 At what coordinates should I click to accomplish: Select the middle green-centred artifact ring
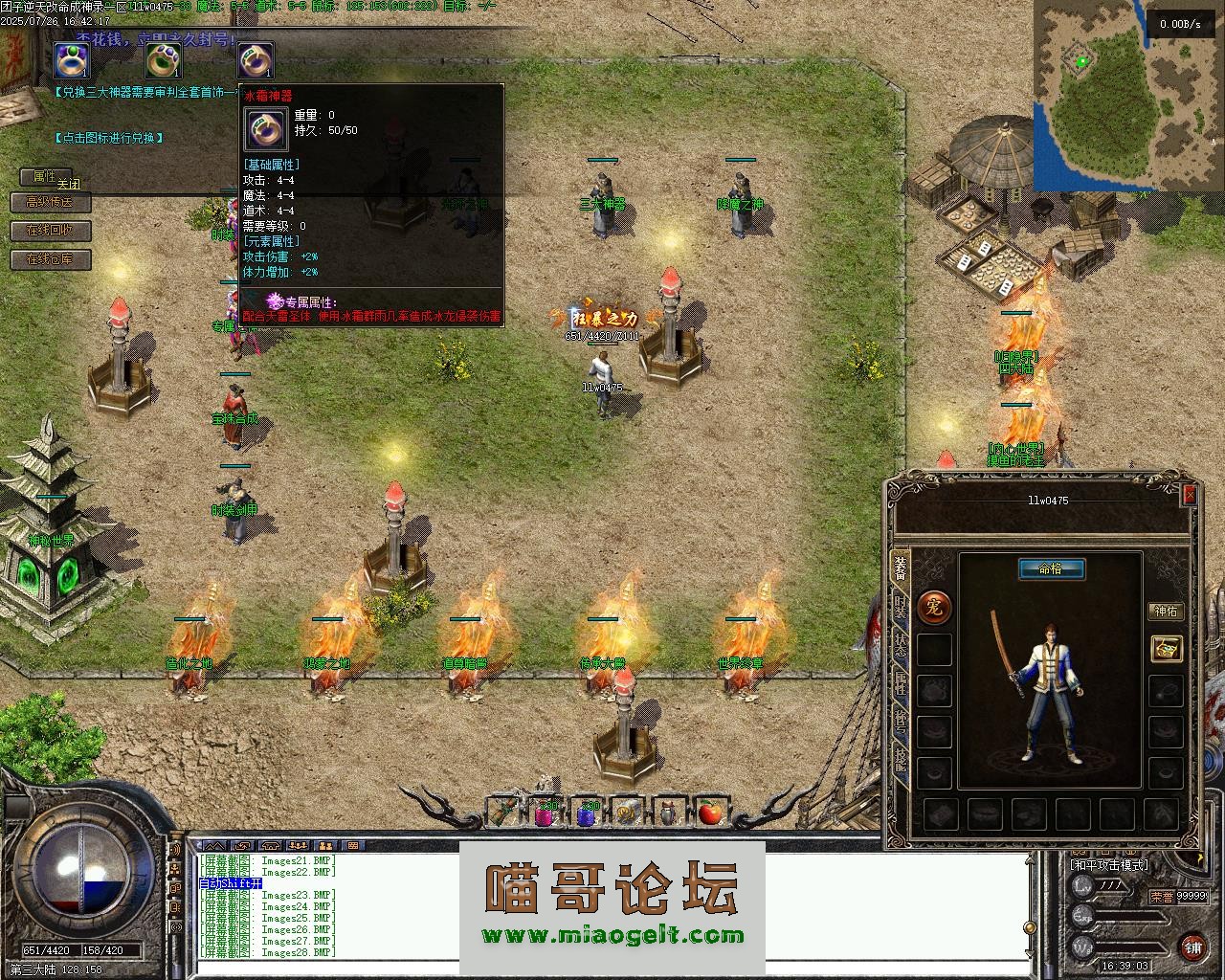point(163,60)
